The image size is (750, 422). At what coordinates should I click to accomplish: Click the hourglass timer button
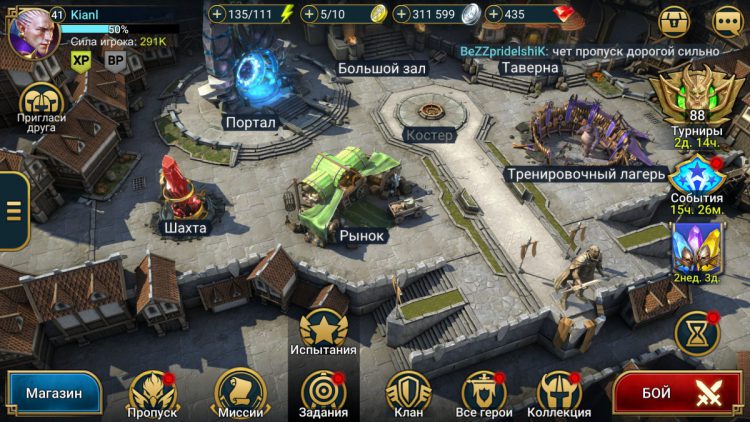coord(697,332)
